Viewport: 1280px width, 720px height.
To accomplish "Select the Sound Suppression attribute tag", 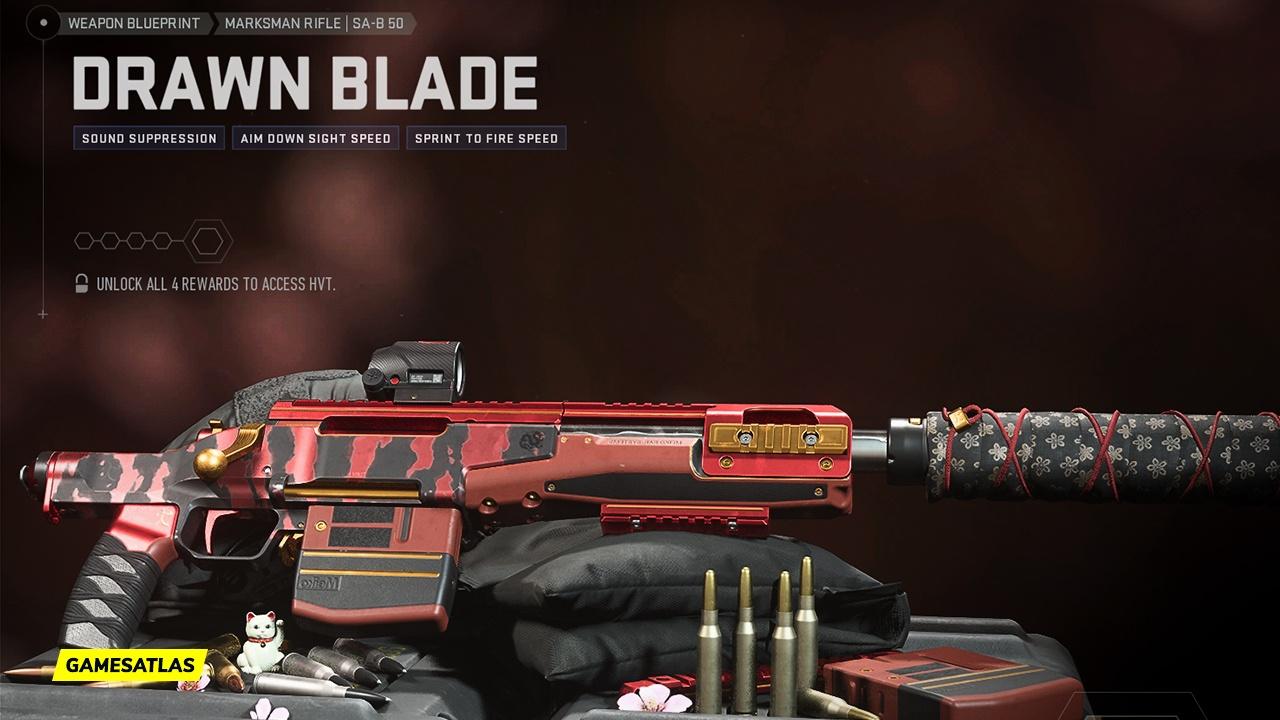I will pyautogui.click(x=149, y=138).
